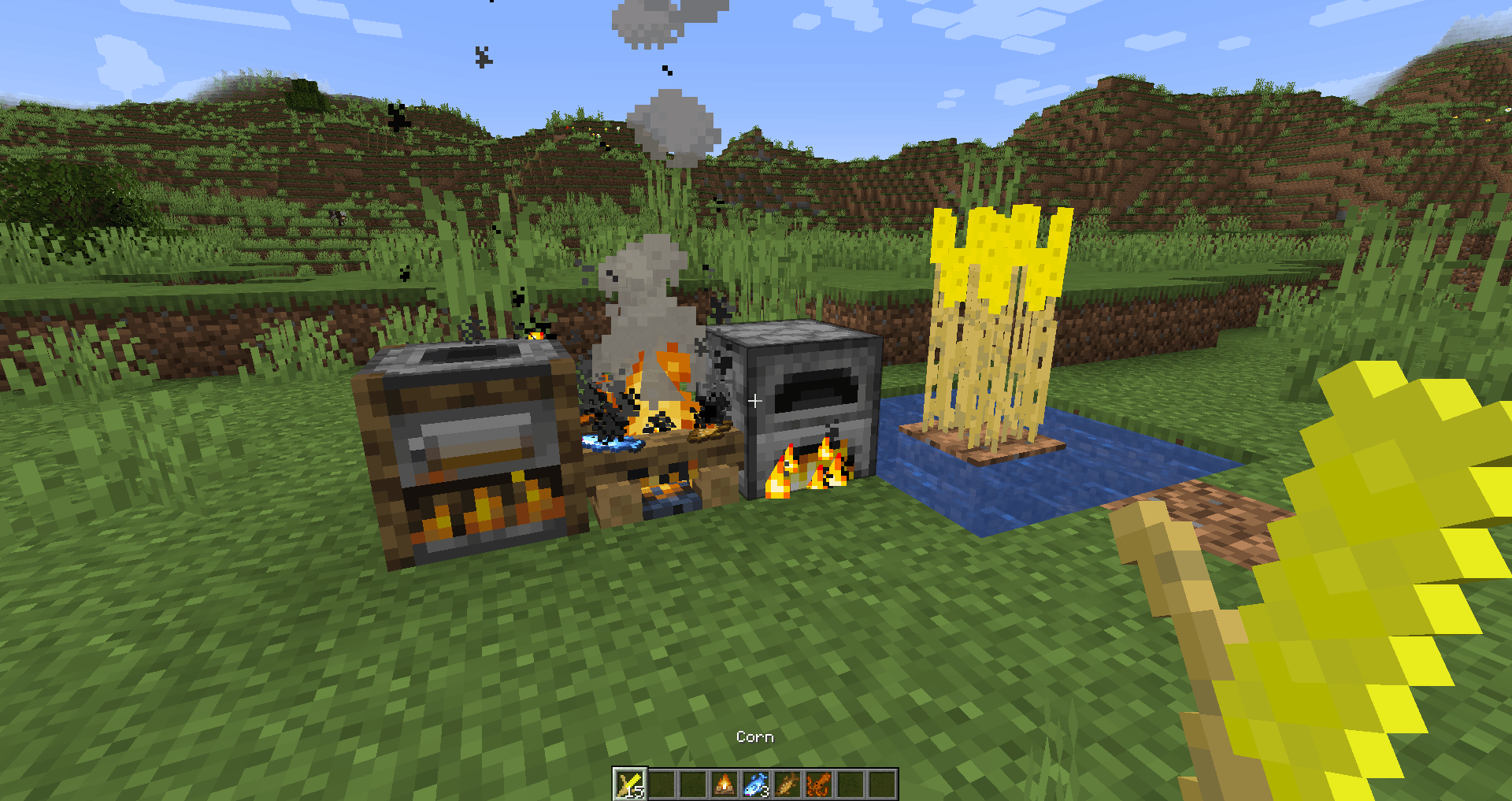Click the crosshair at the center of the screen
The height and width of the screenshot is (801, 1512).
(754, 400)
